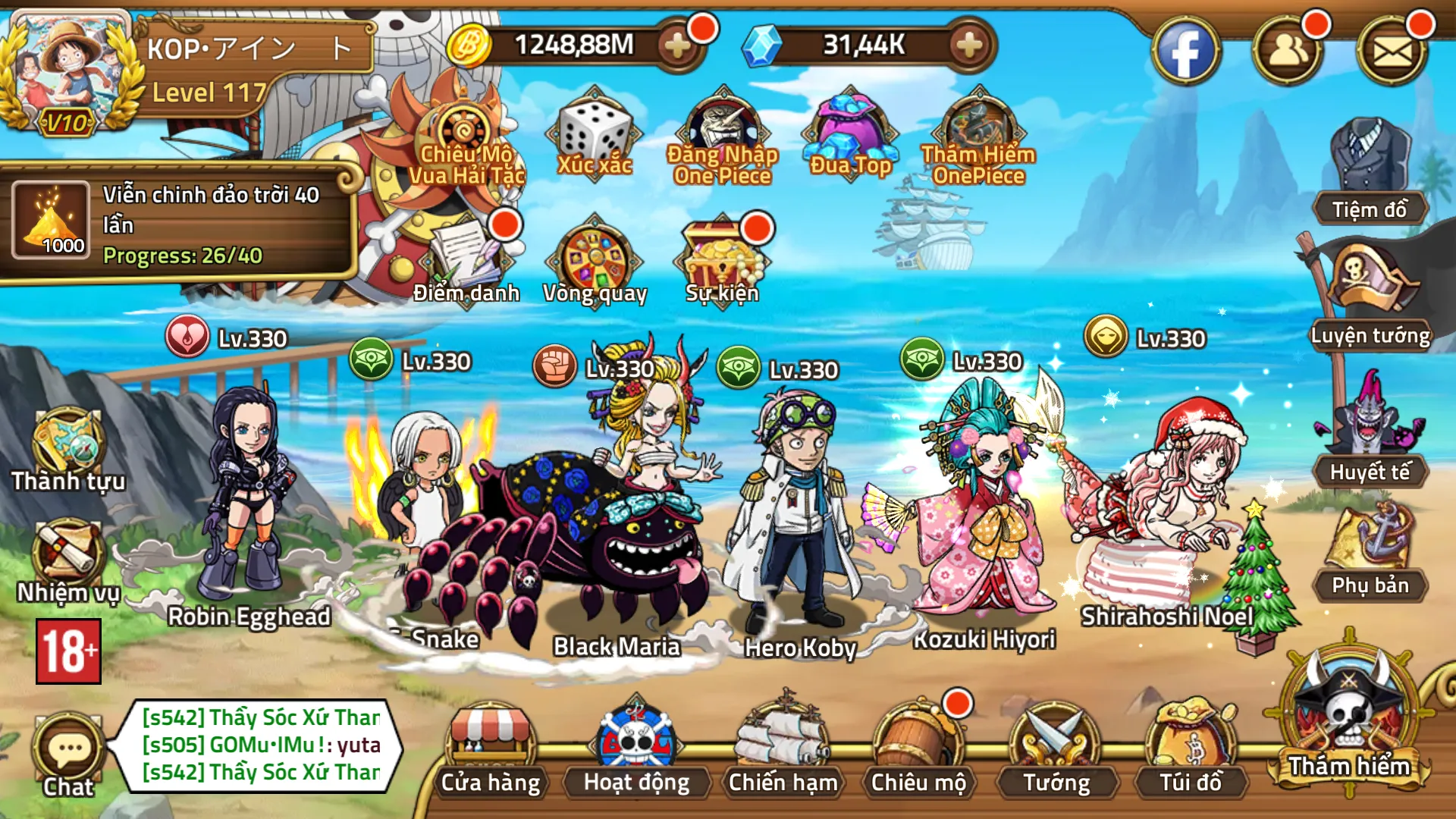Open the friends list icon

[x=1288, y=52]
